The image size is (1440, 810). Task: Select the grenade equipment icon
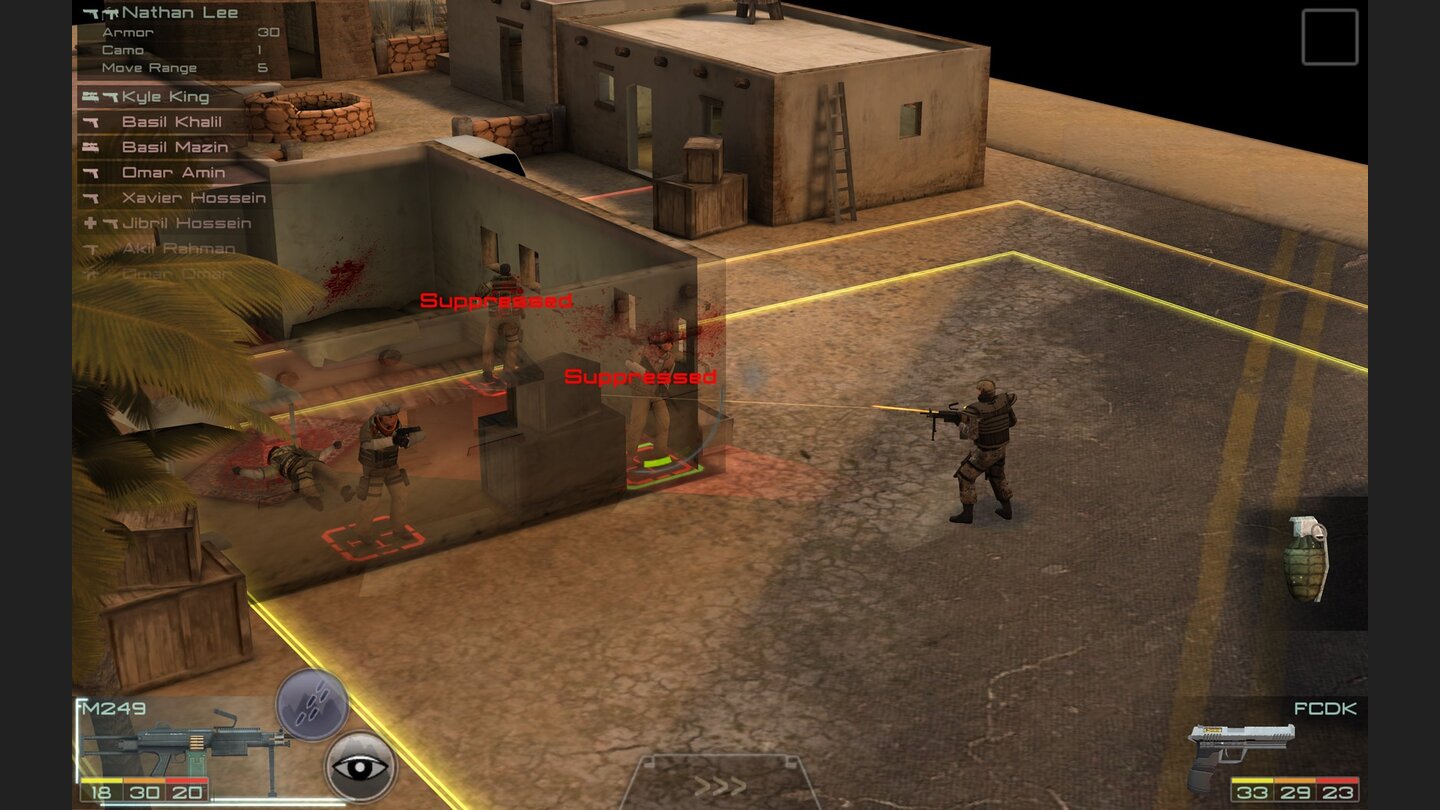pos(1307,560)
